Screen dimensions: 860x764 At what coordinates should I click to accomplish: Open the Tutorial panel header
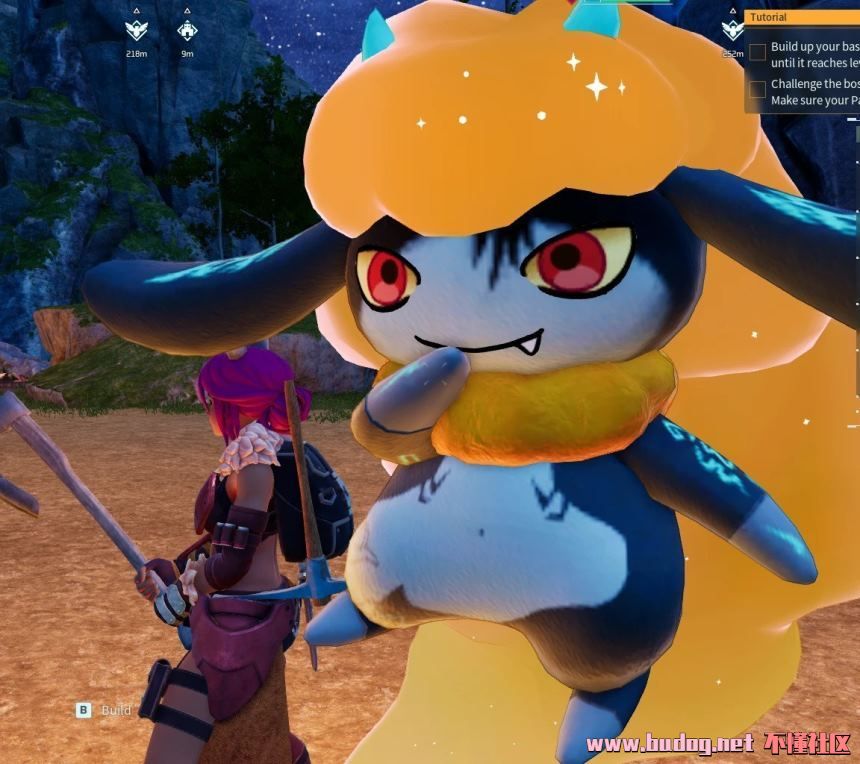[802, 17]
